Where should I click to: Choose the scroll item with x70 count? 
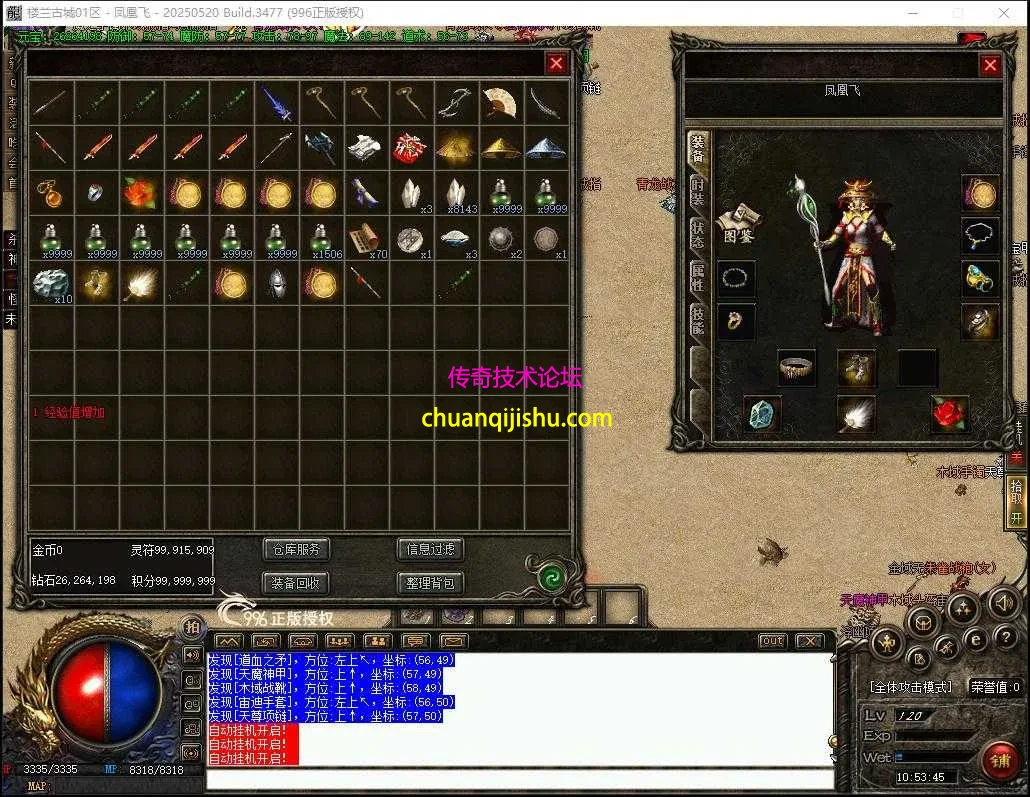(x=366, y=238)
